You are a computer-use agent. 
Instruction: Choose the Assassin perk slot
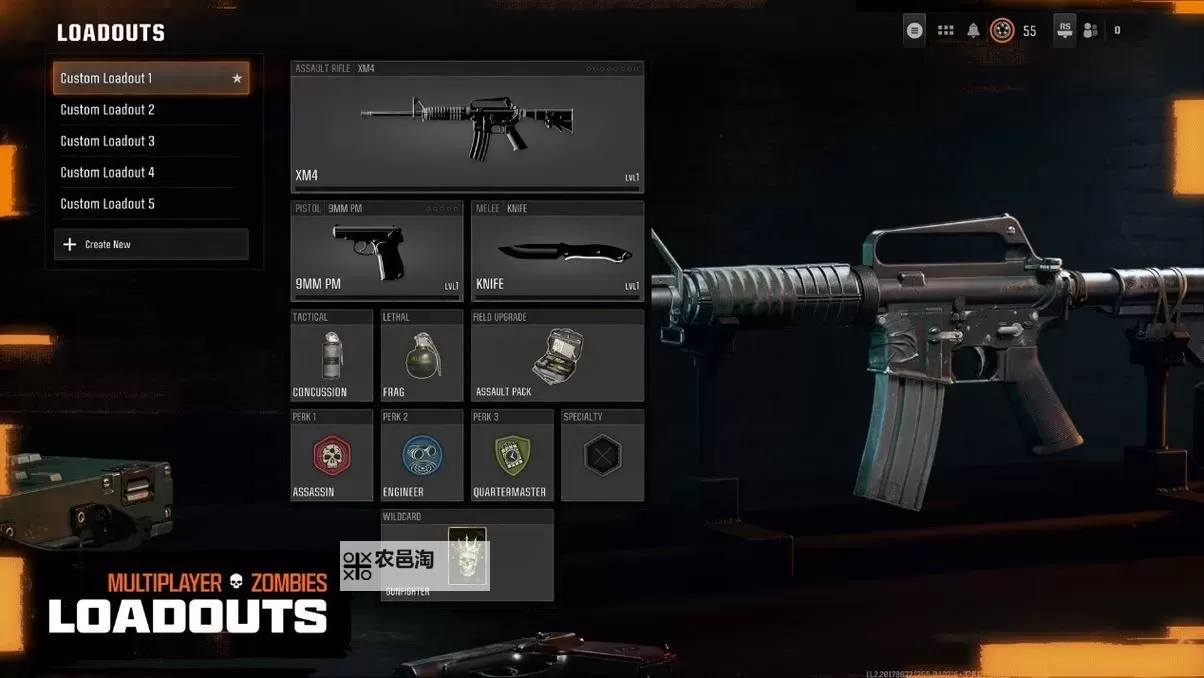(331, 456)
